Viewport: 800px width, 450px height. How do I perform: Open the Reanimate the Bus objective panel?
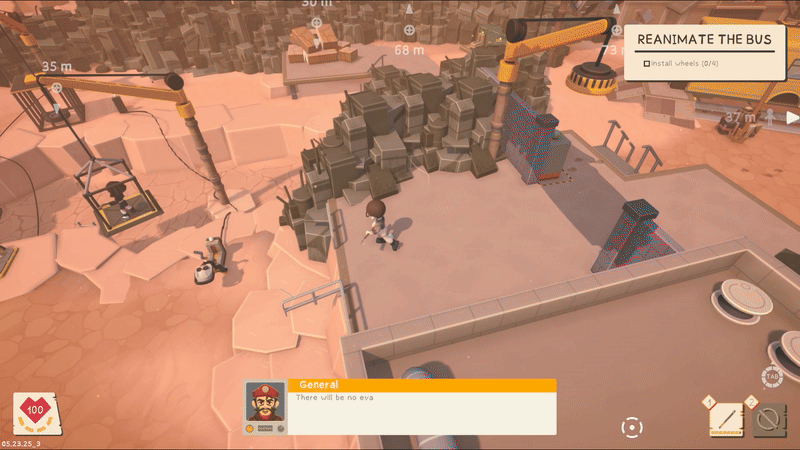[704, 41]
